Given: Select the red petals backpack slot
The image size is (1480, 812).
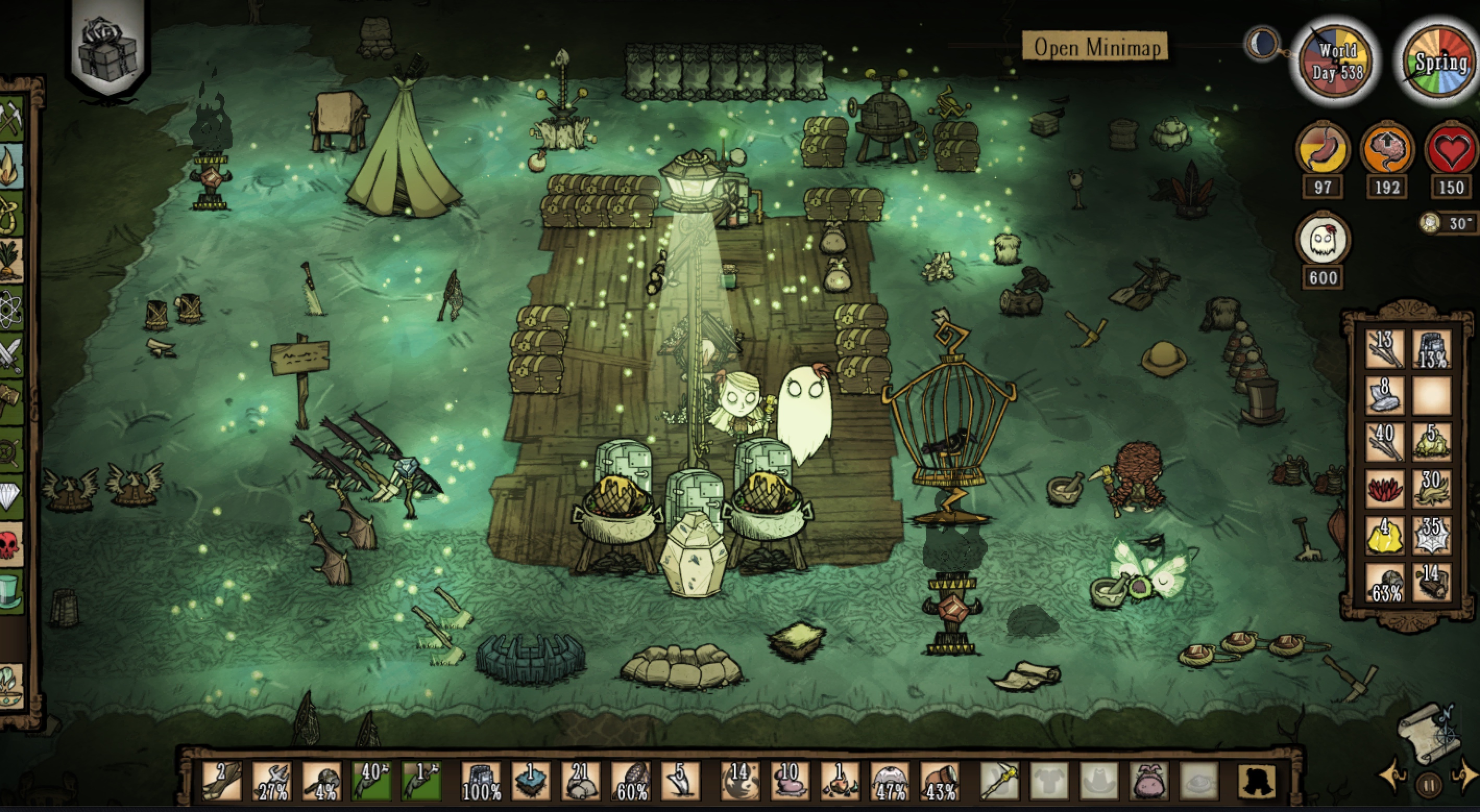Looking at the screenshot, I should click(1385, 489).
